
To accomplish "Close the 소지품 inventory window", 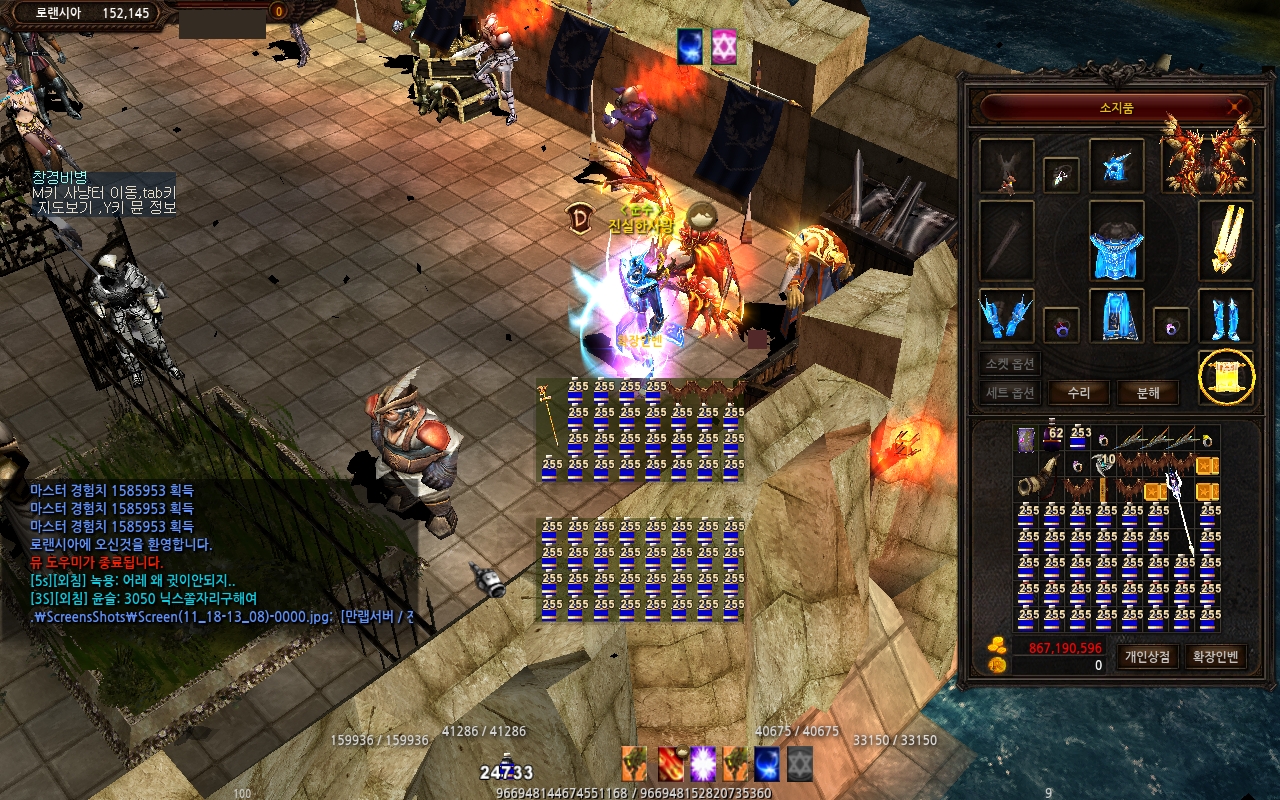I will click(1238, 106).
